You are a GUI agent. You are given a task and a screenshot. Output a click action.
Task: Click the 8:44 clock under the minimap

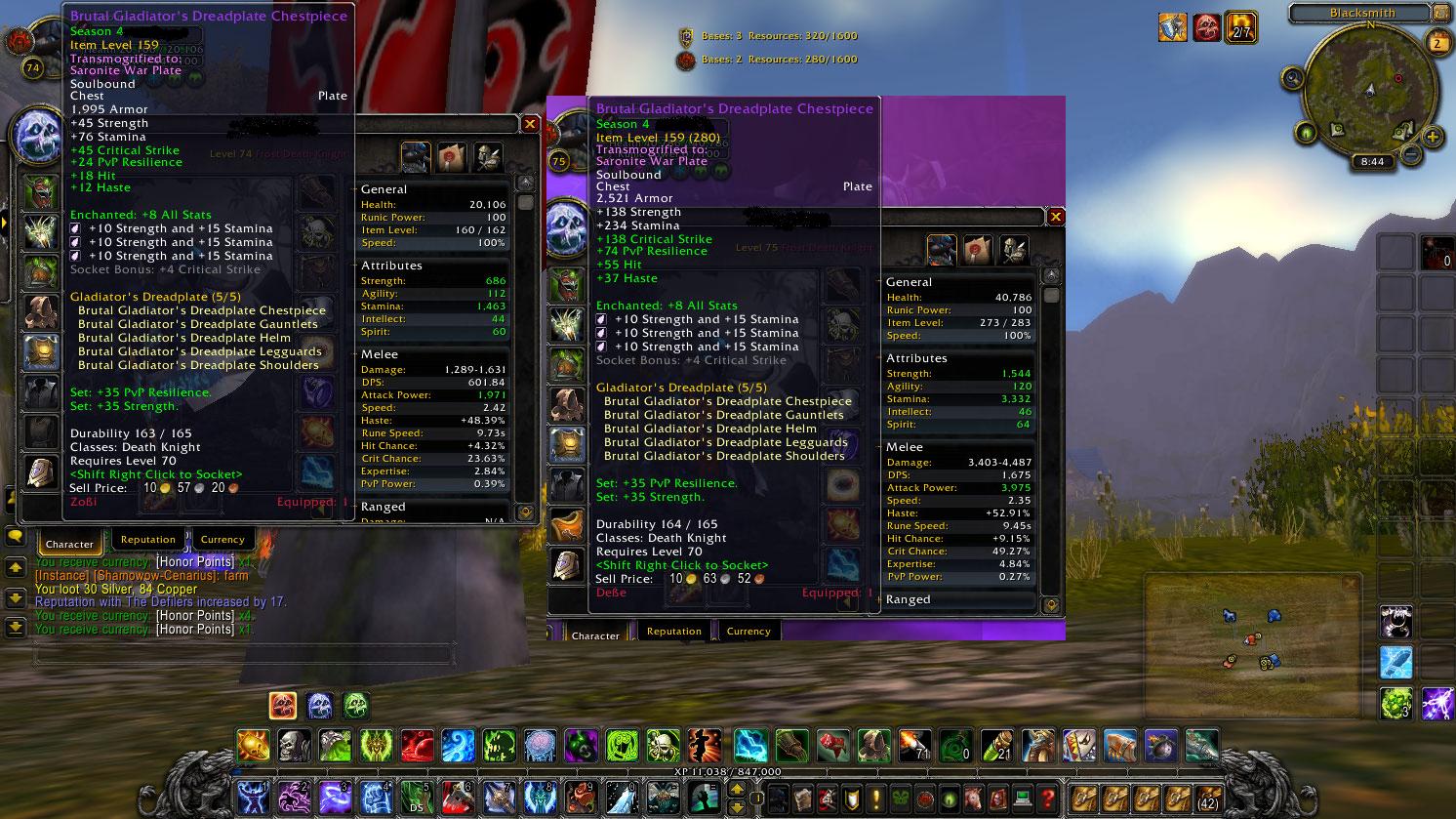[x=1372, y=162]
